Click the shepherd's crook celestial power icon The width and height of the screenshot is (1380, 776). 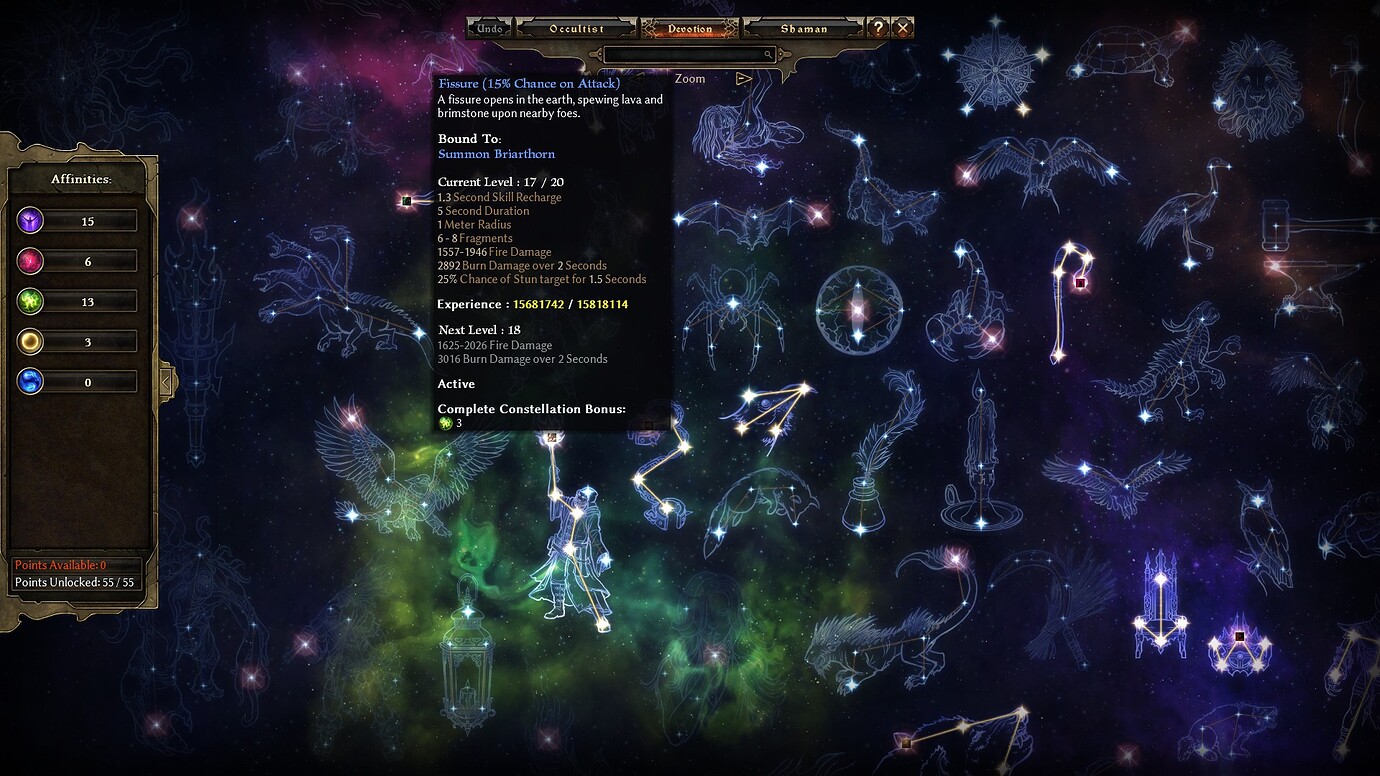(1079, 283)
